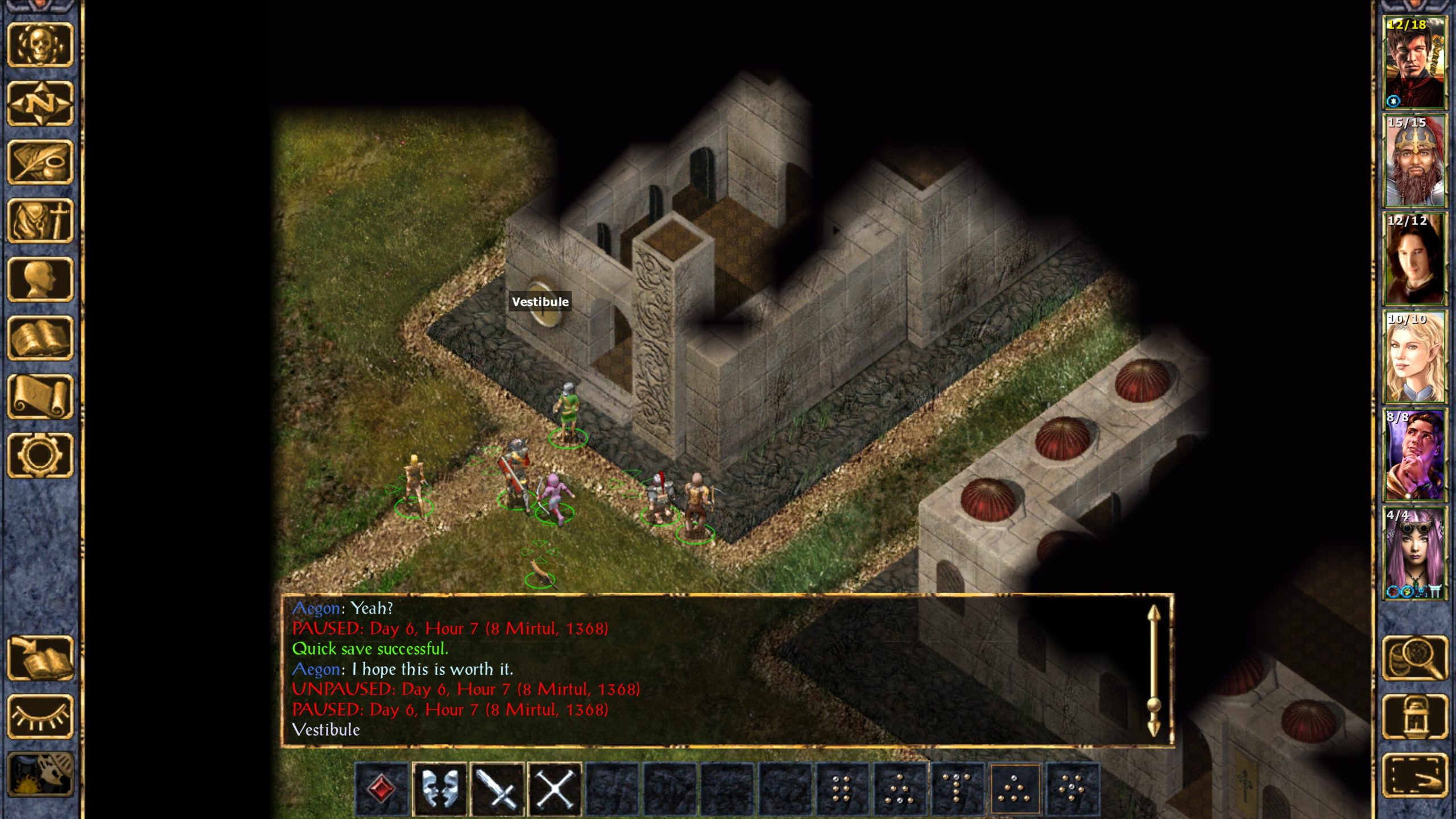Rest the party using the closed-eye button
This screenshot has height=819, width=1456.
coord(40,717)
